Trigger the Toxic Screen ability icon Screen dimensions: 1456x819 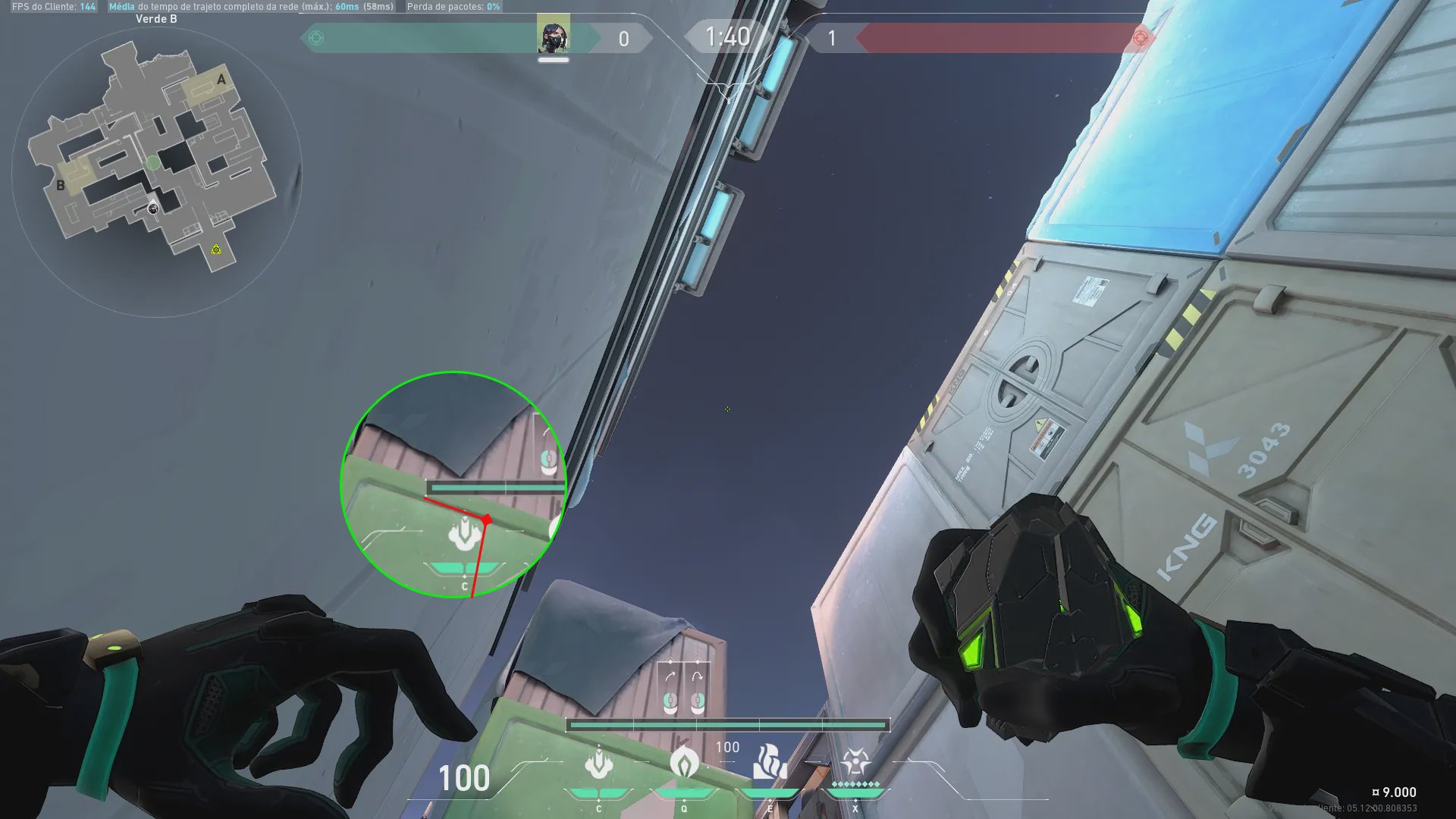(769, 762)
